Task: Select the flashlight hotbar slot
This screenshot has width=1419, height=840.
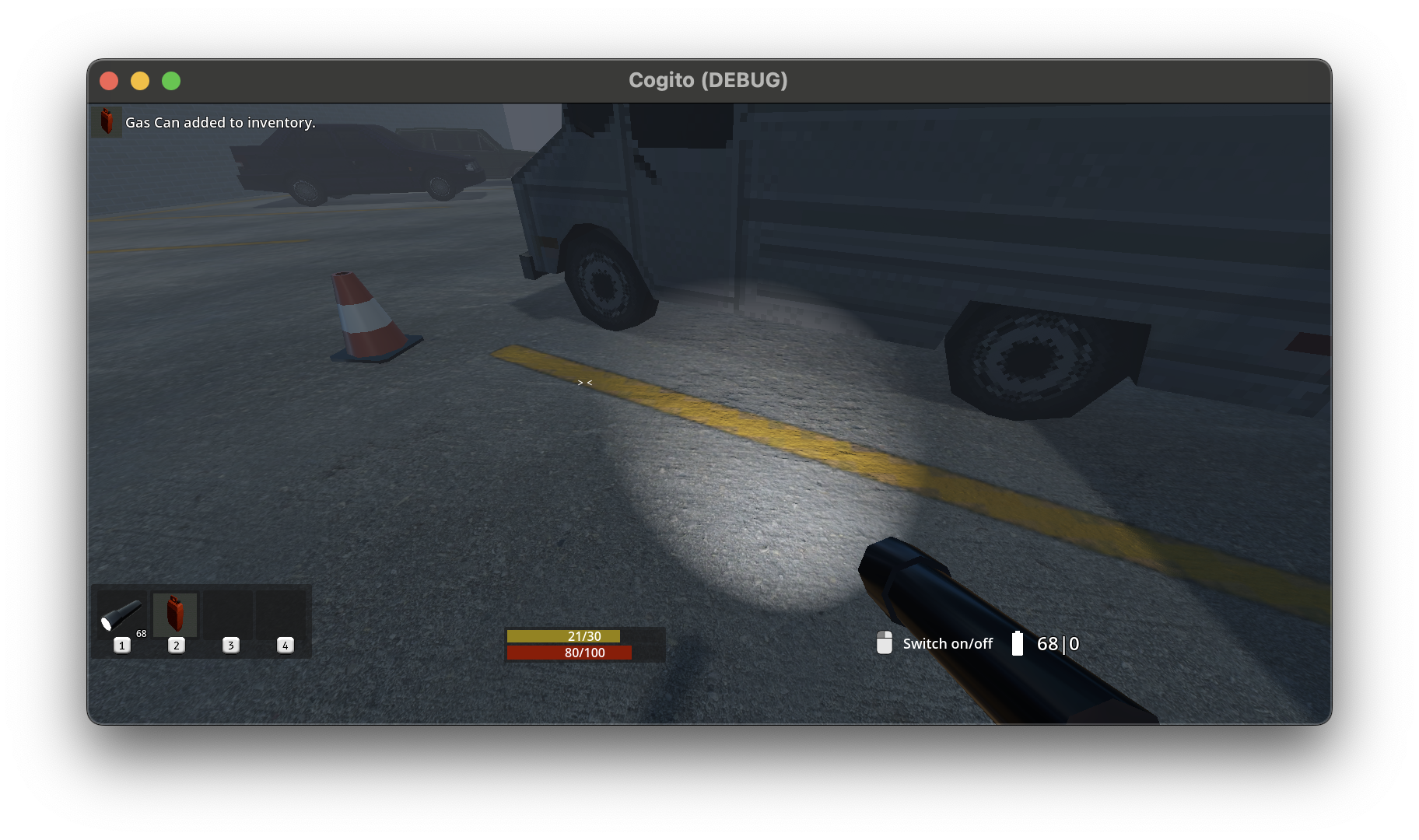Action: [121, 615]
